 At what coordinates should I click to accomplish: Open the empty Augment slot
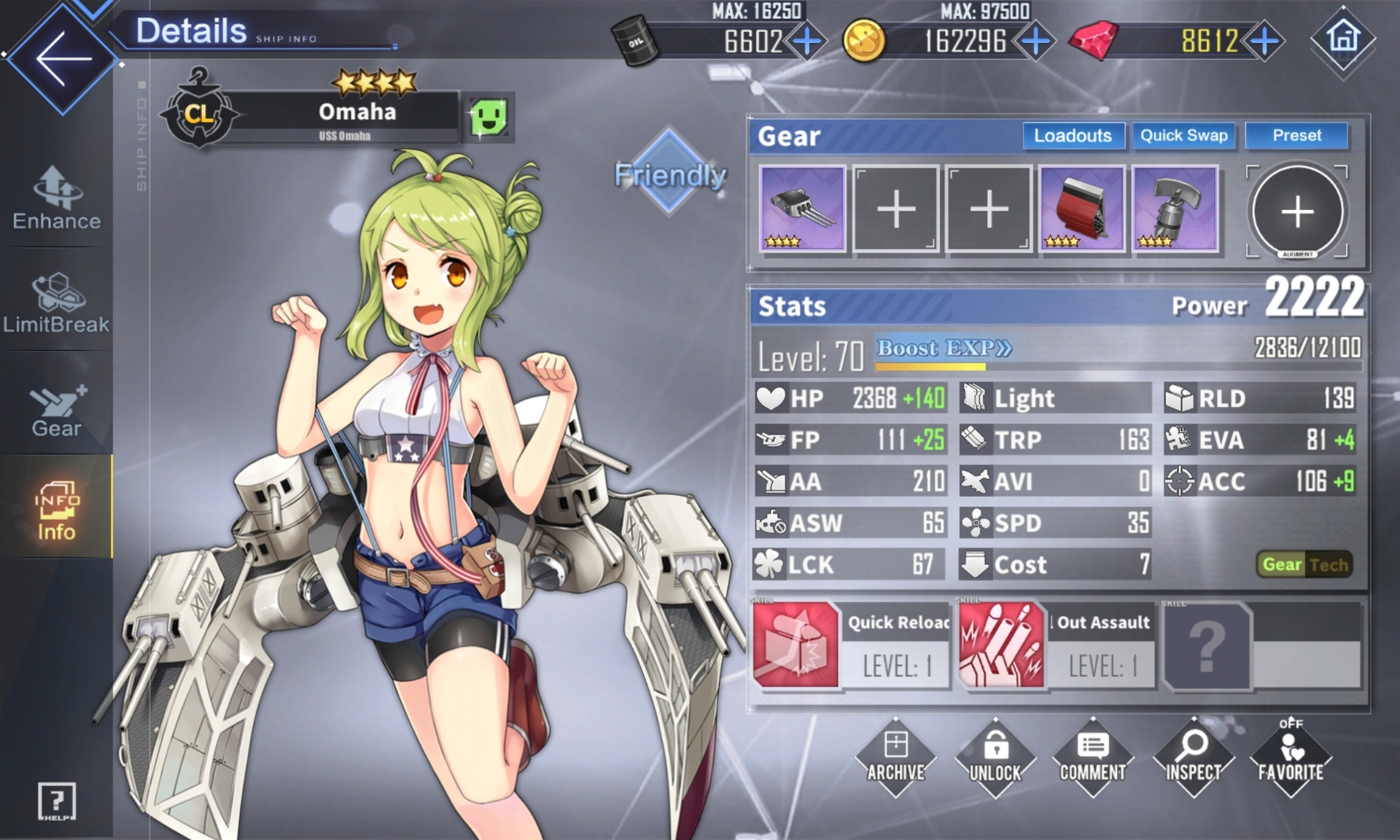click(x=1297, y=211)
